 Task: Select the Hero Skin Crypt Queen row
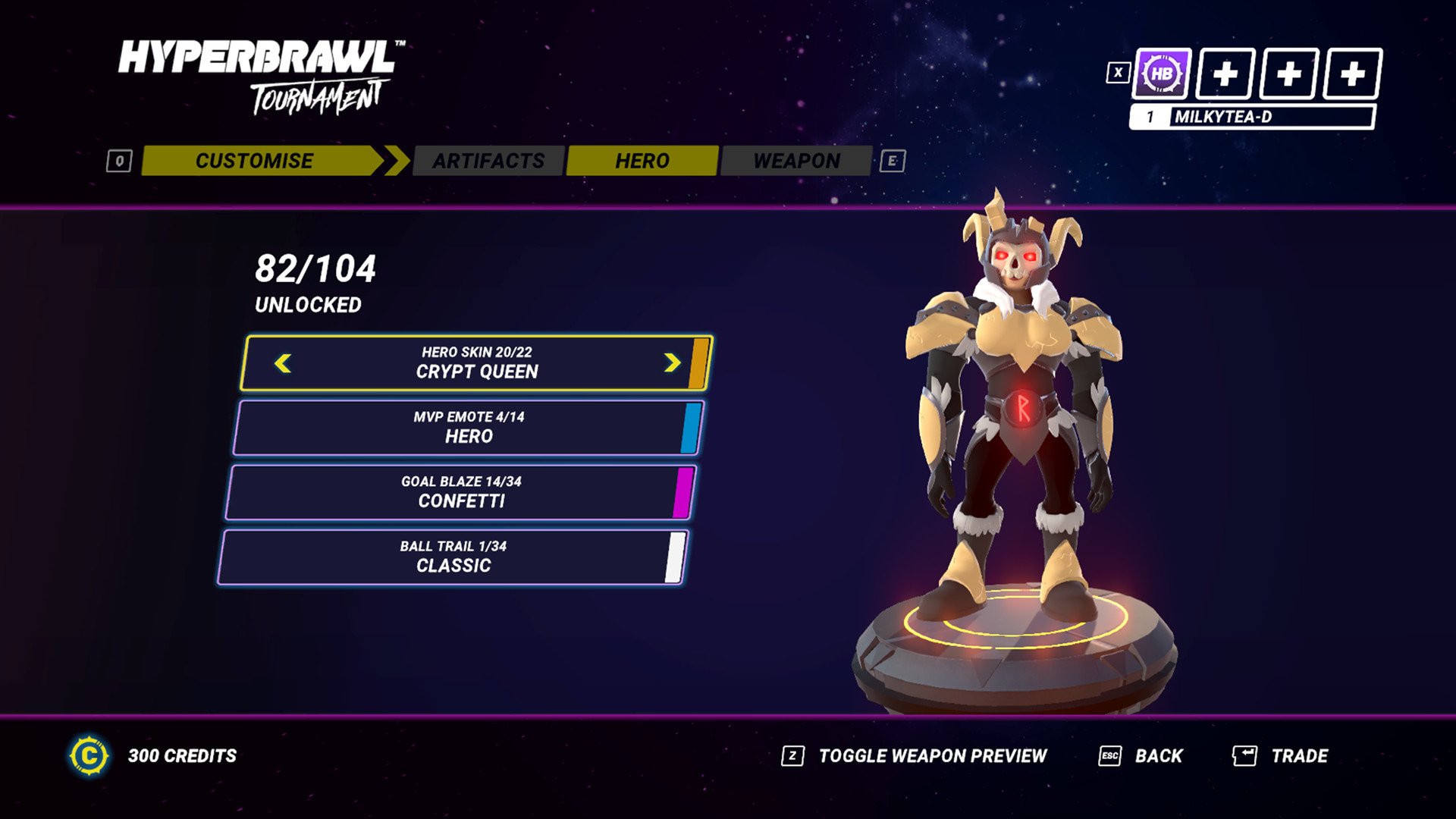coord(476,363)
